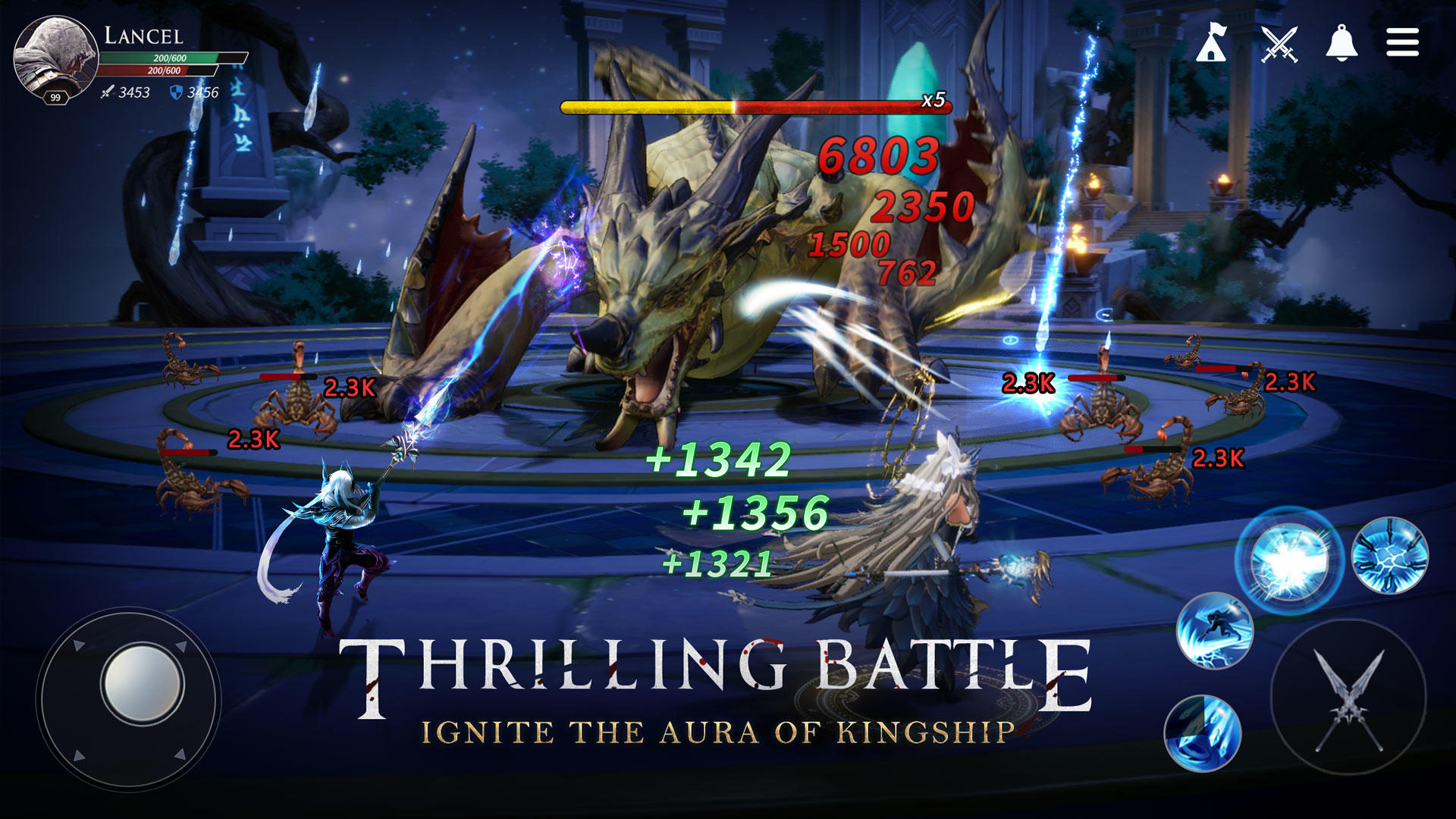Image resolution: width=1456 pixels, height=819 pixels.
Task: Tap the attack power 3453 stat icon
Action: point(121,93)
